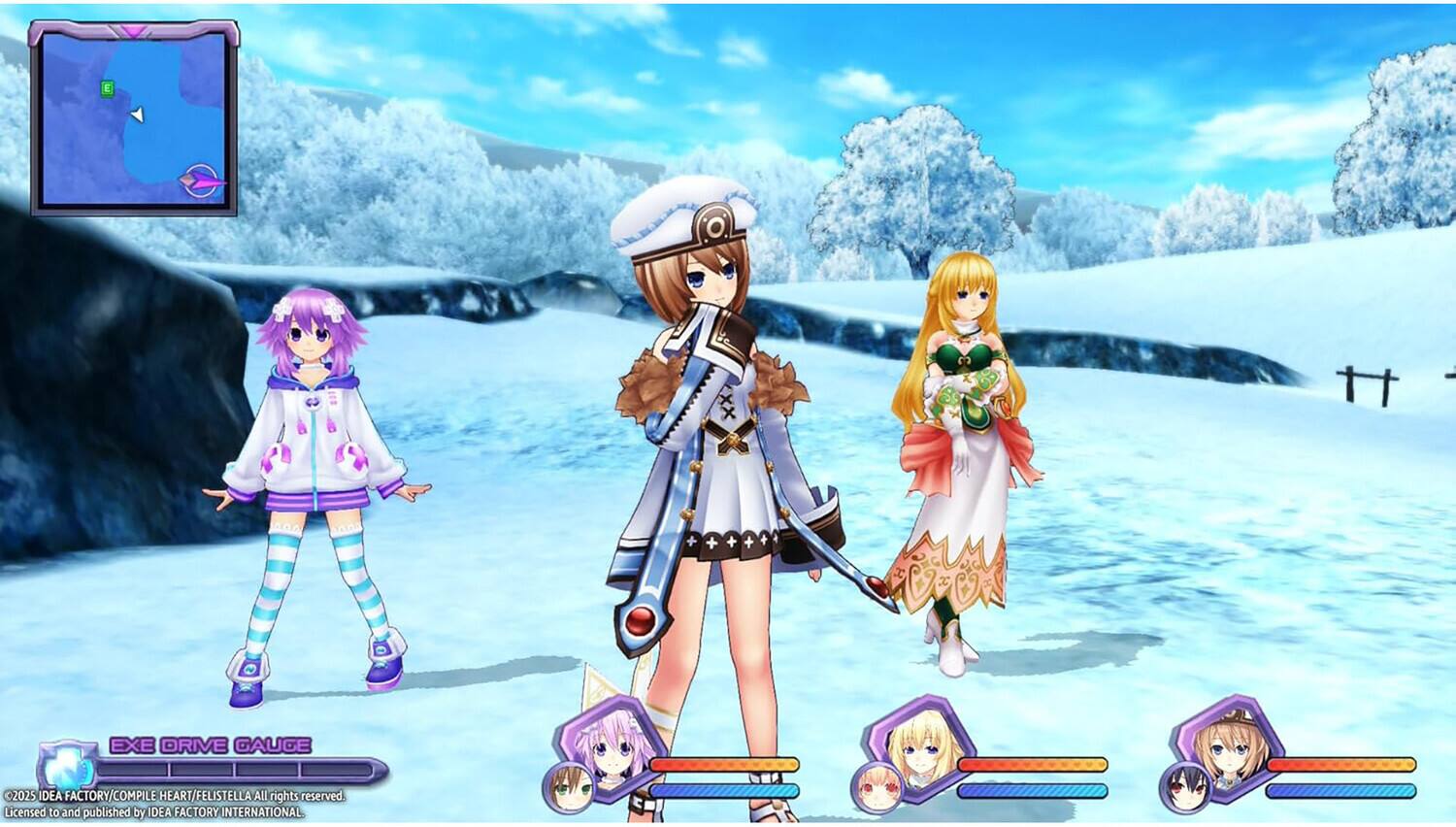Open the minimap in the corner

pyautogui.click(x=134, y=118)
